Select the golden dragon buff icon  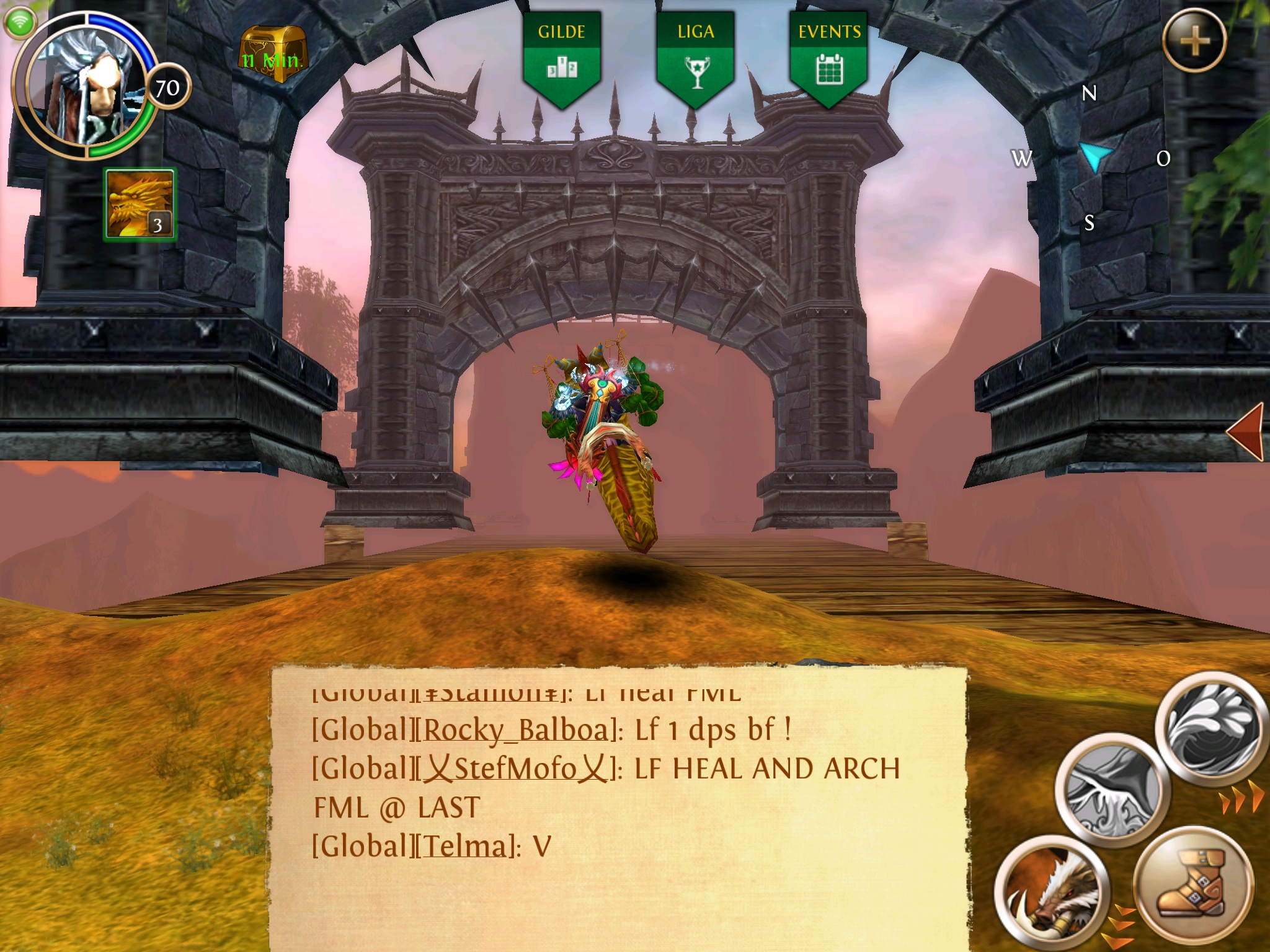pos(140,205)
